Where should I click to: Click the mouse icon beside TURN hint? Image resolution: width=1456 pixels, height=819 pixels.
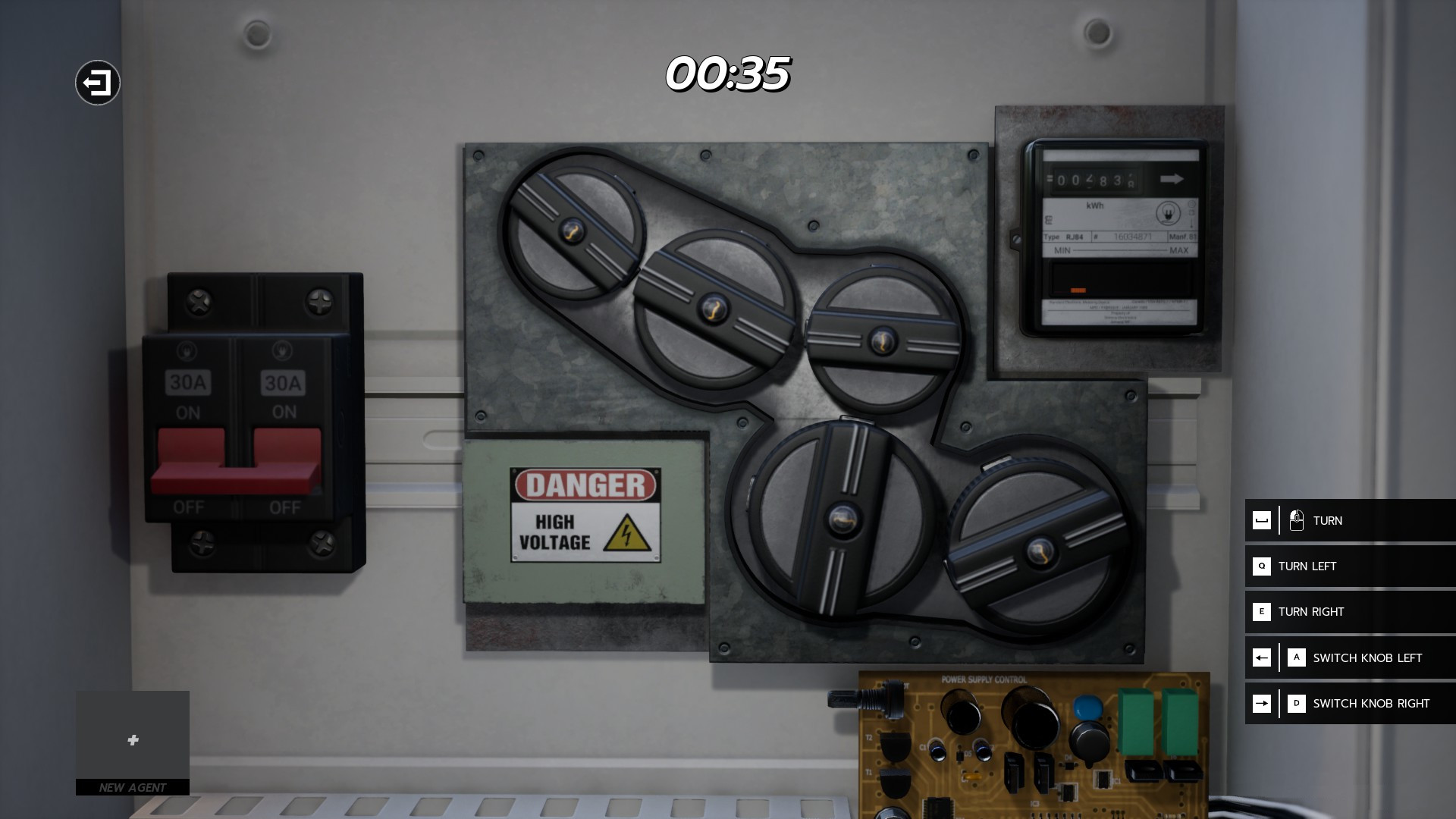(x=1298, y=520)
